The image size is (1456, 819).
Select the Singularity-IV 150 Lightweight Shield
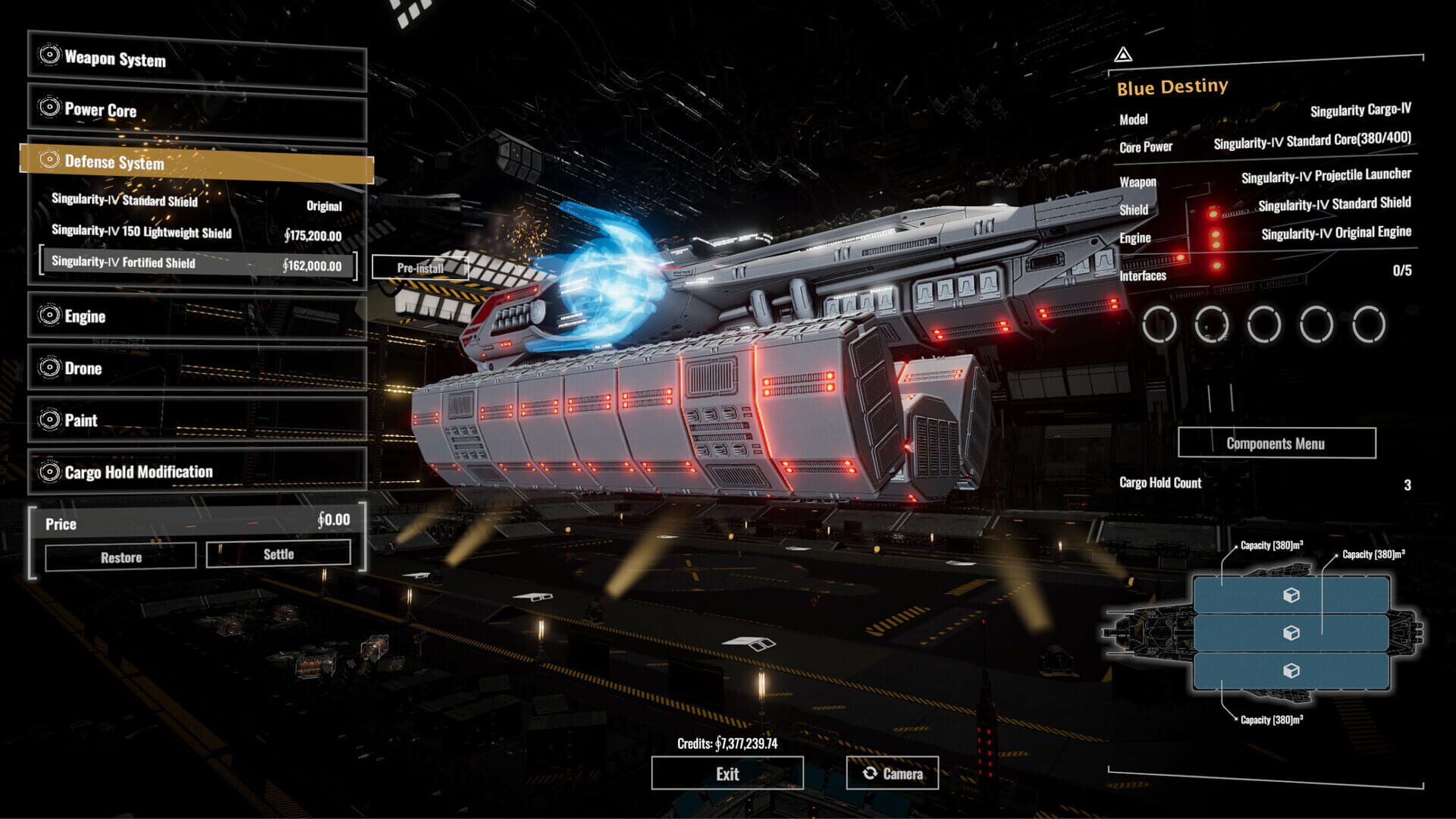[197, 236]
